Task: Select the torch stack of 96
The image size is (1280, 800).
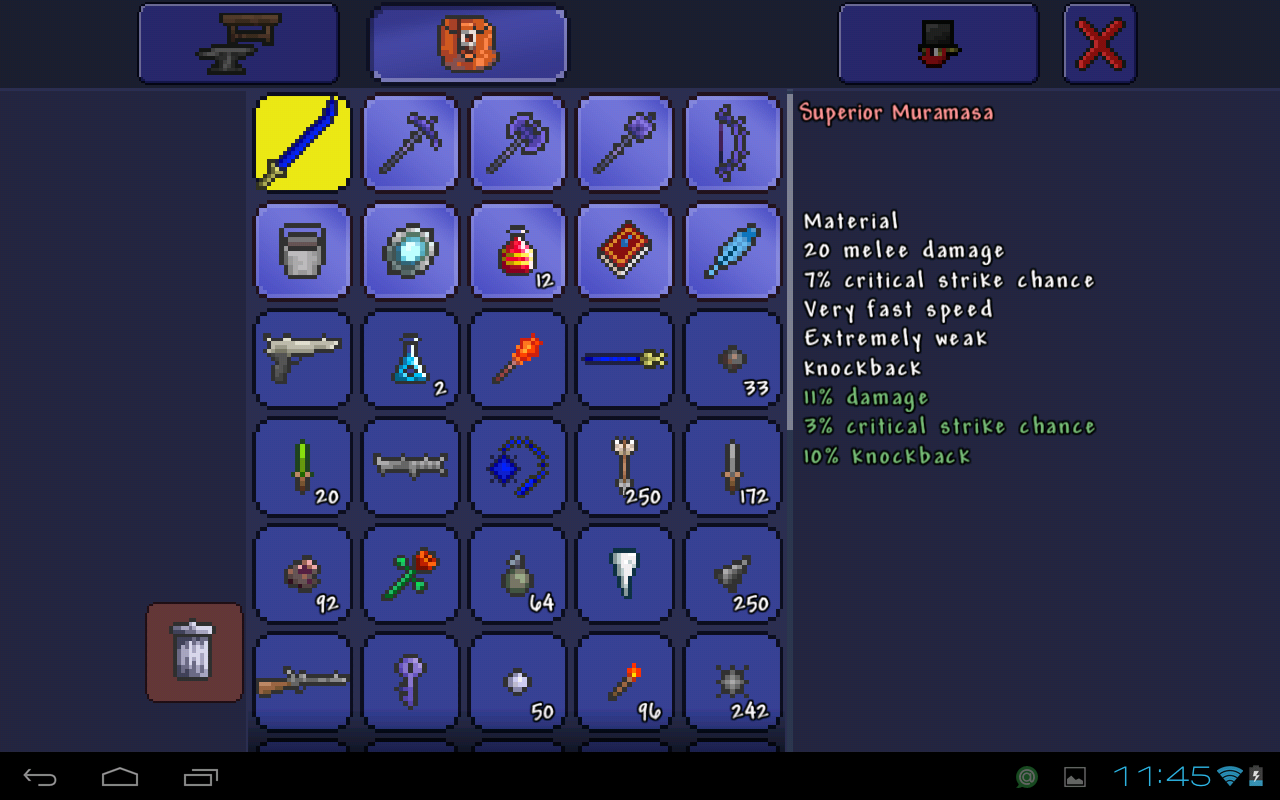Action: coord(625,682)
